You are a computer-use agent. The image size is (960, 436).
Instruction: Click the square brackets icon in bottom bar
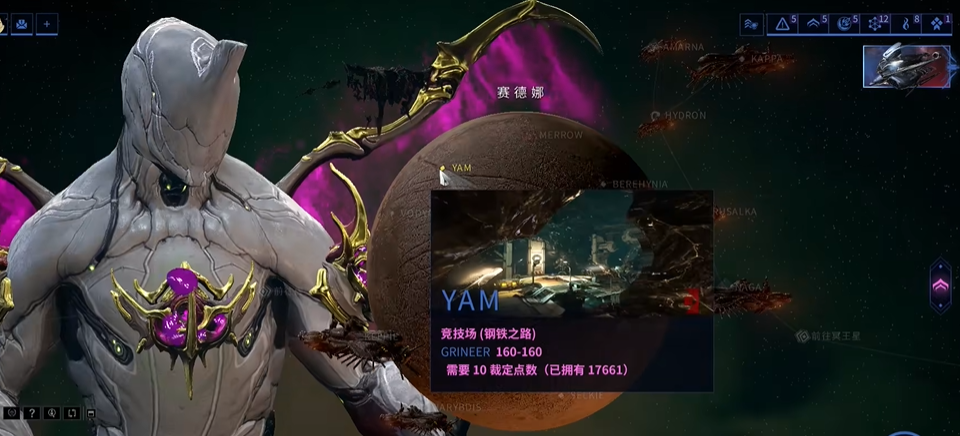(70, 412)
